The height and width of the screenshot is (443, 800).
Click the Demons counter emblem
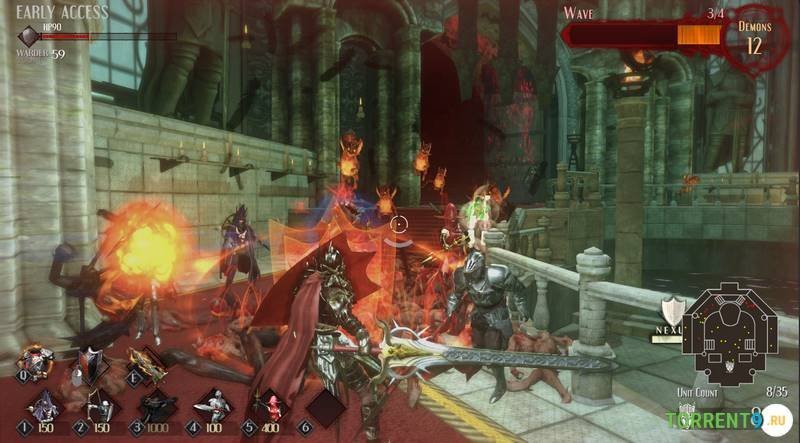click(755, 38)
